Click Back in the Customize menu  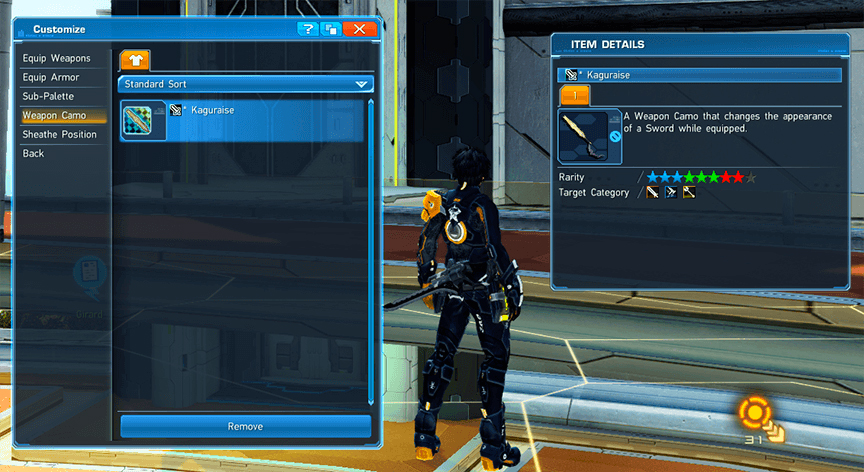coord(34,153)
